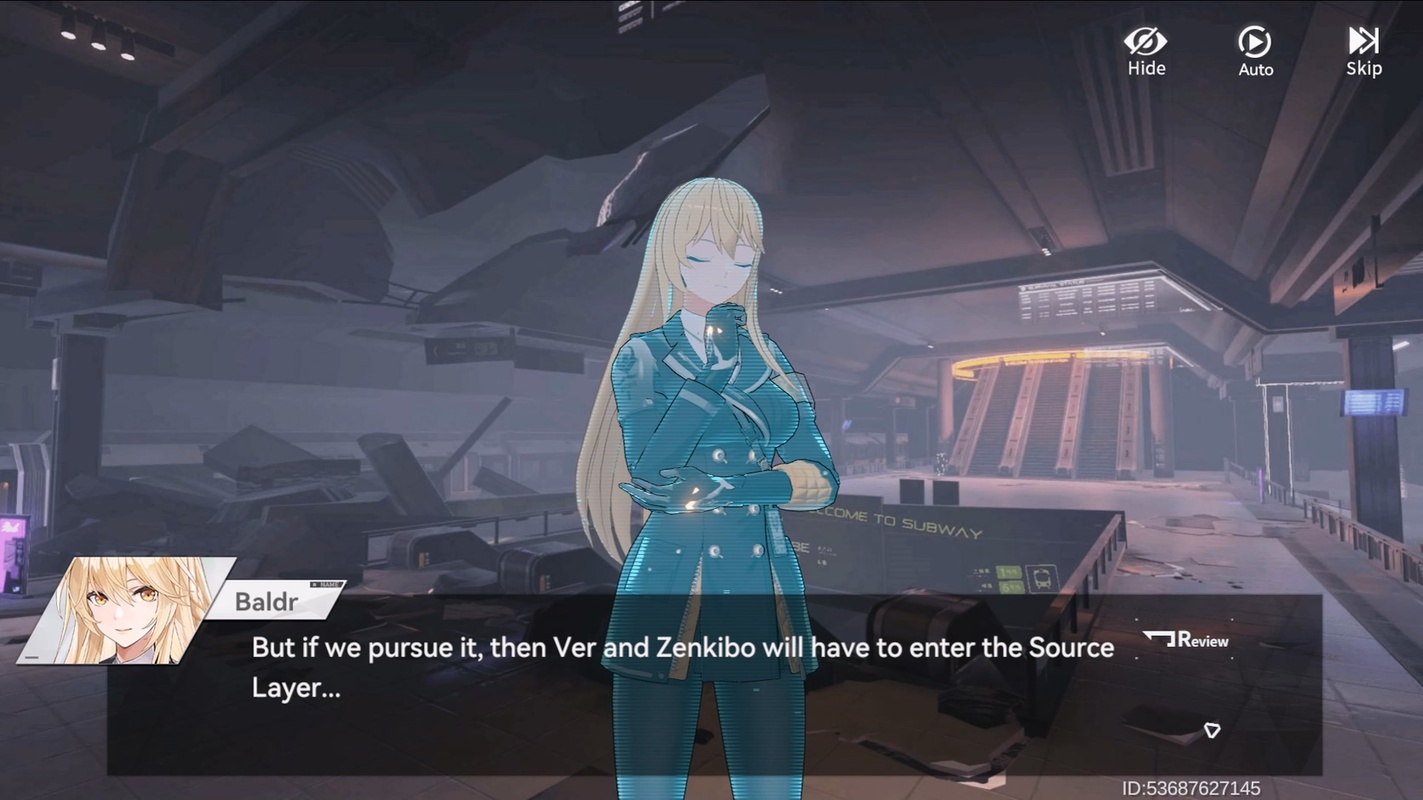Open the dialogue Review log

(x=1187, y=640)
